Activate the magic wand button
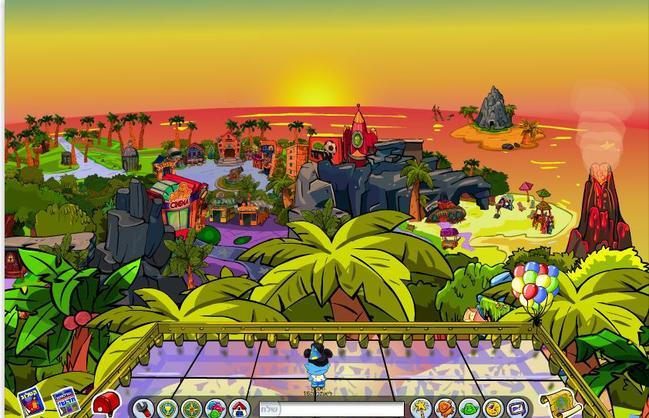This screenshot has width=649, height=418. pyautogui.click(x=421, y=408)
